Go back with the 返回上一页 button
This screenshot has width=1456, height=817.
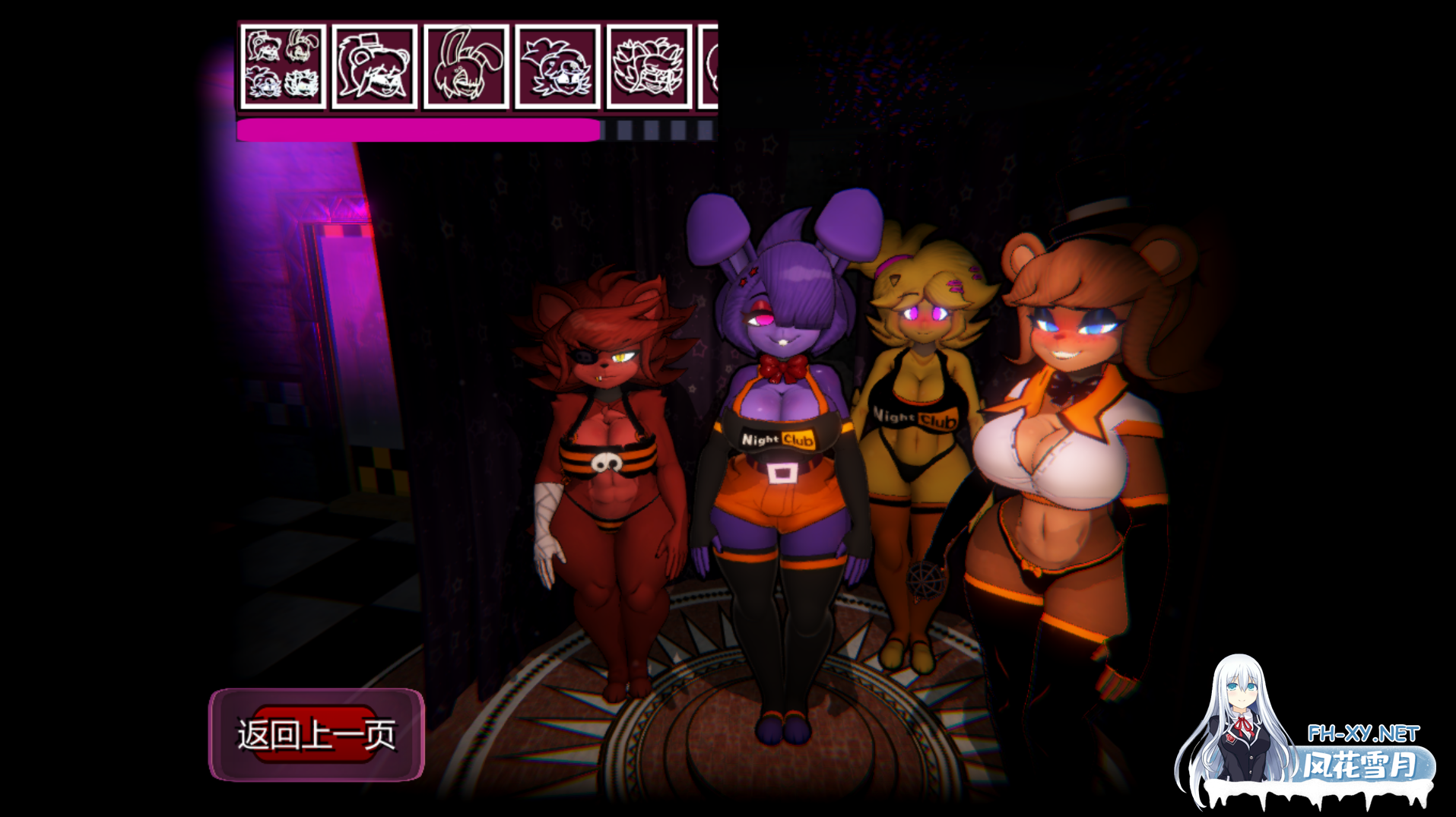click(316, 734)
